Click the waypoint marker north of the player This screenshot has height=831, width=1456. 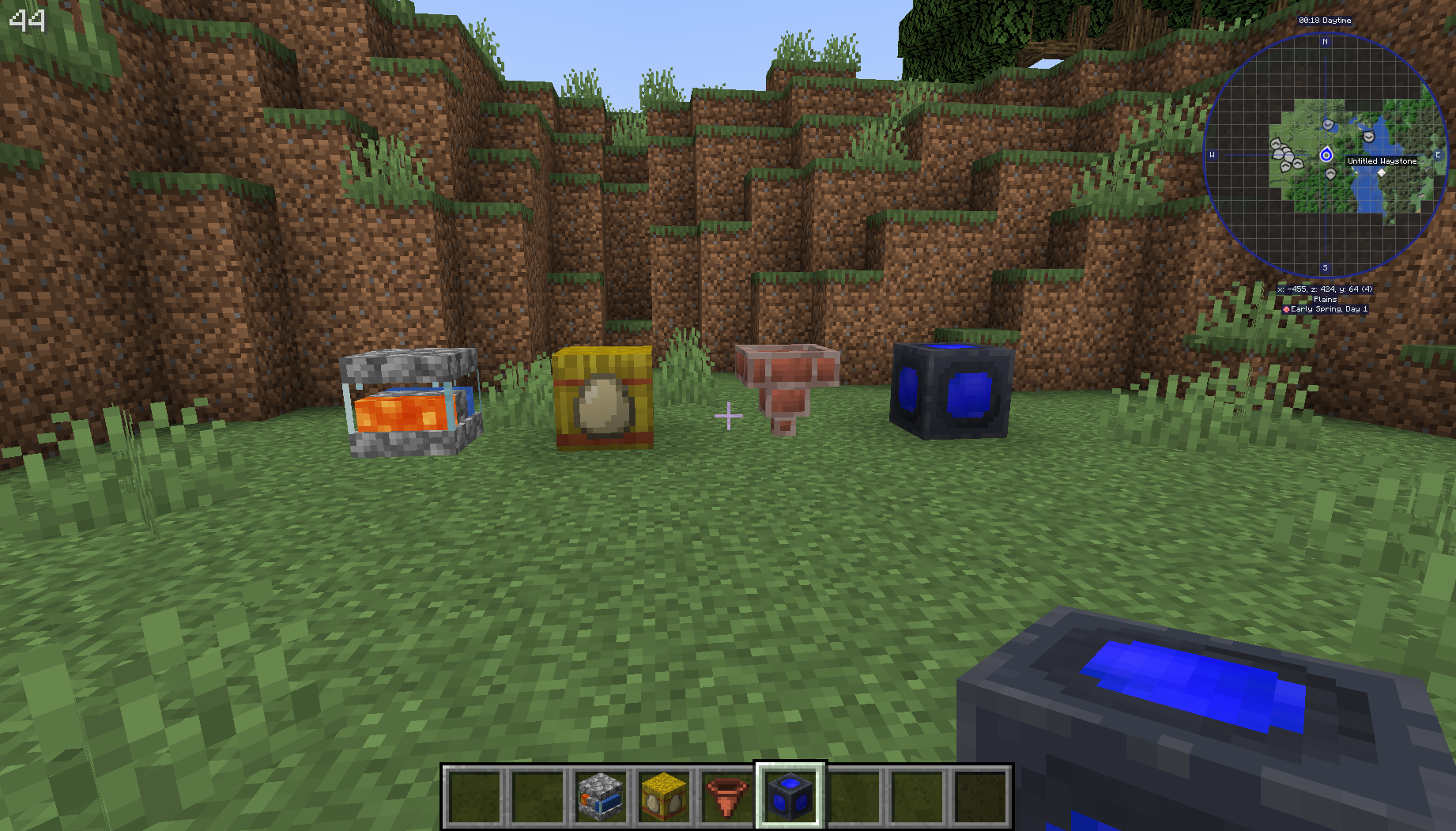[x=1328, y=124]
